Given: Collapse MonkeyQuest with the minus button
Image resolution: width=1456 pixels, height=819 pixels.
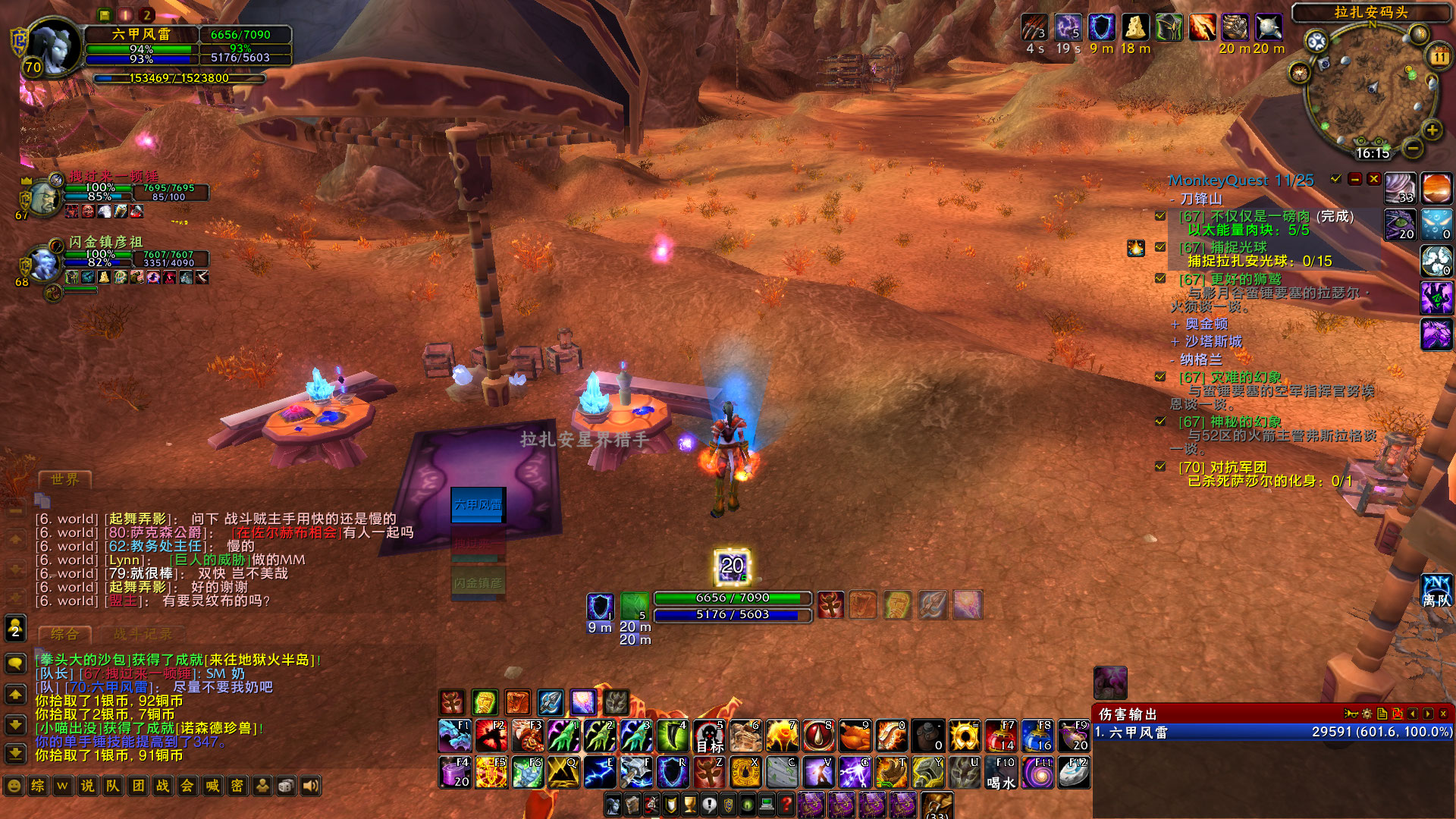Looking at the screenshot, I should [1354, 180].
